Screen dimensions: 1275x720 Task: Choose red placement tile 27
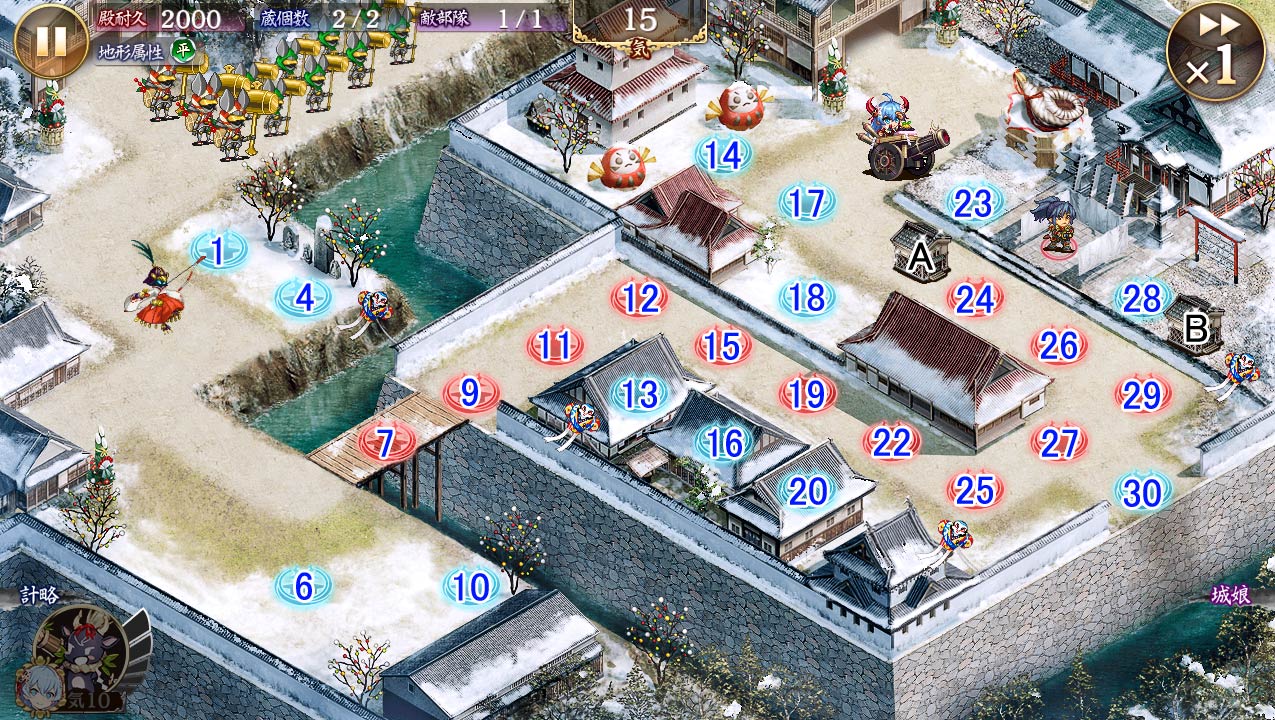(x=1058, y=442)
